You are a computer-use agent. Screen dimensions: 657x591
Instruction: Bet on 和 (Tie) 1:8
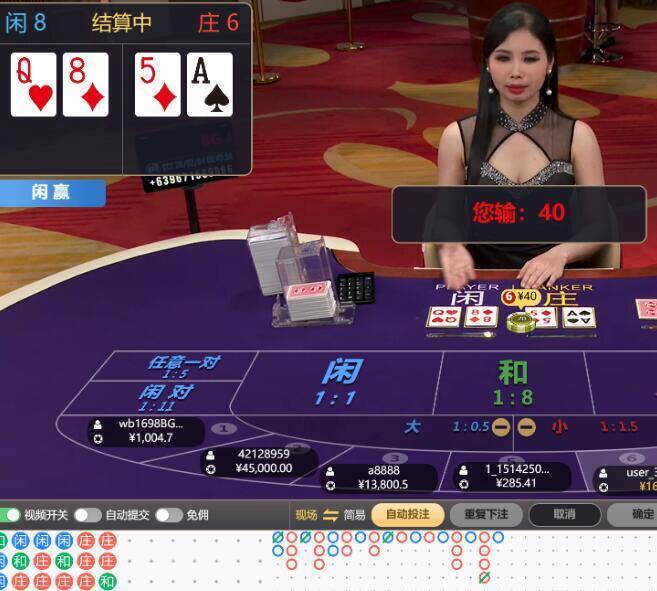(513, 382)
